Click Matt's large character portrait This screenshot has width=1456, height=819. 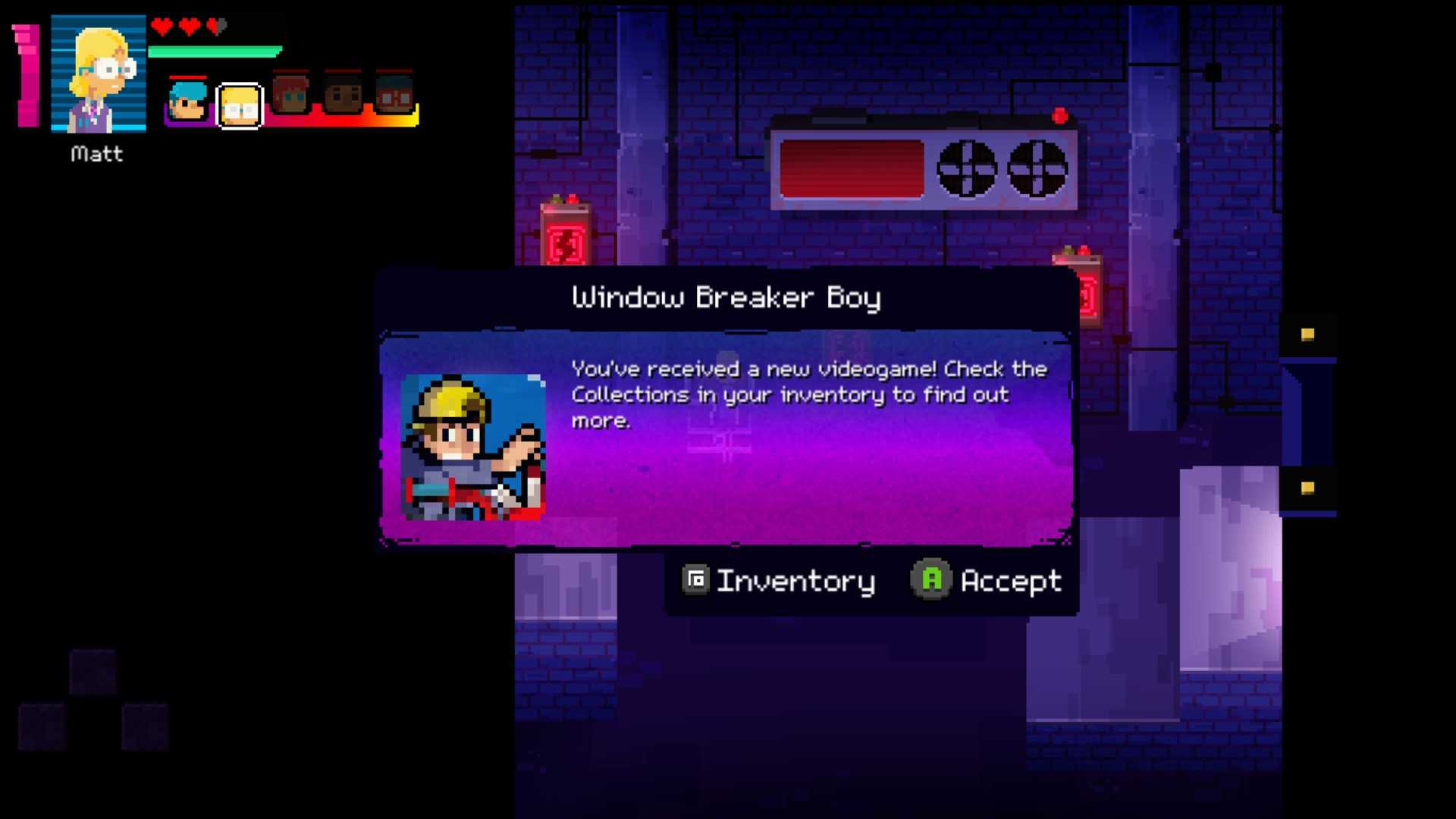pos(98,74)
